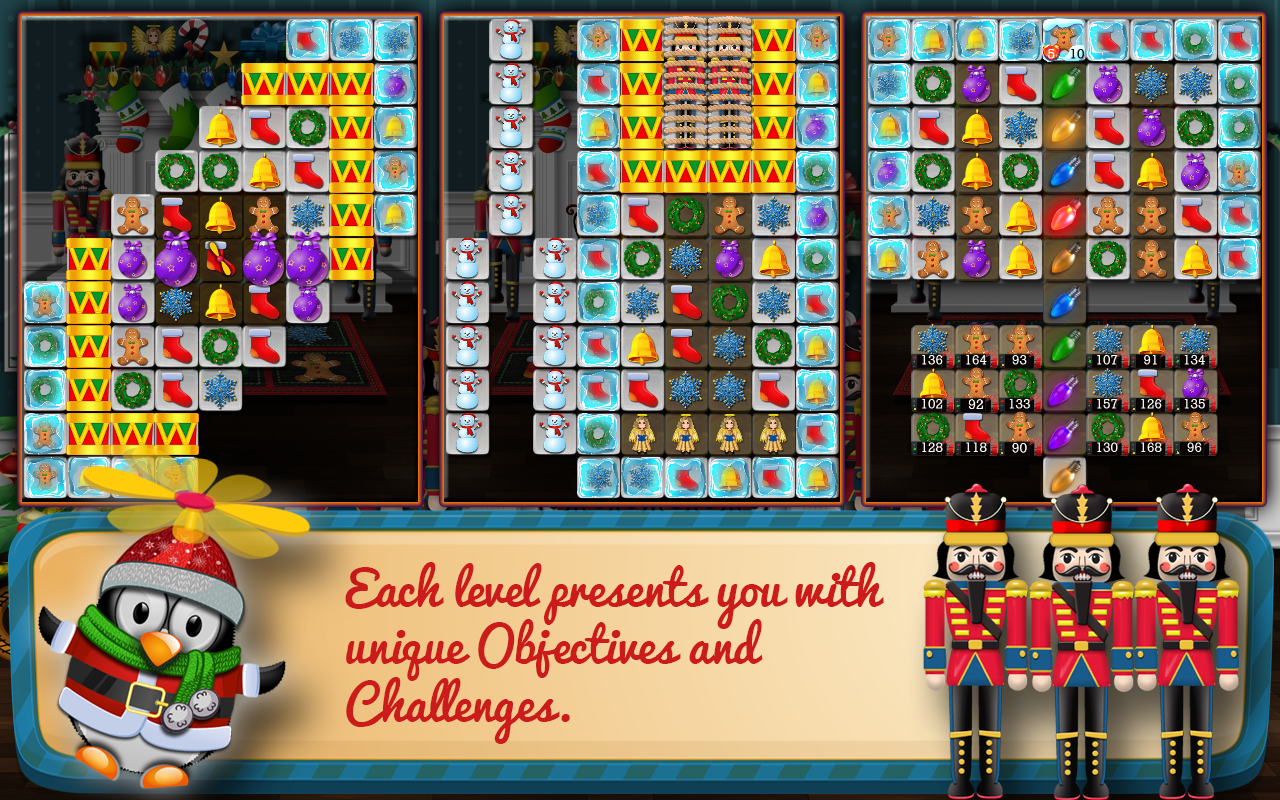Click the red number 5 bomb badge

click(x=1051, y=52)
